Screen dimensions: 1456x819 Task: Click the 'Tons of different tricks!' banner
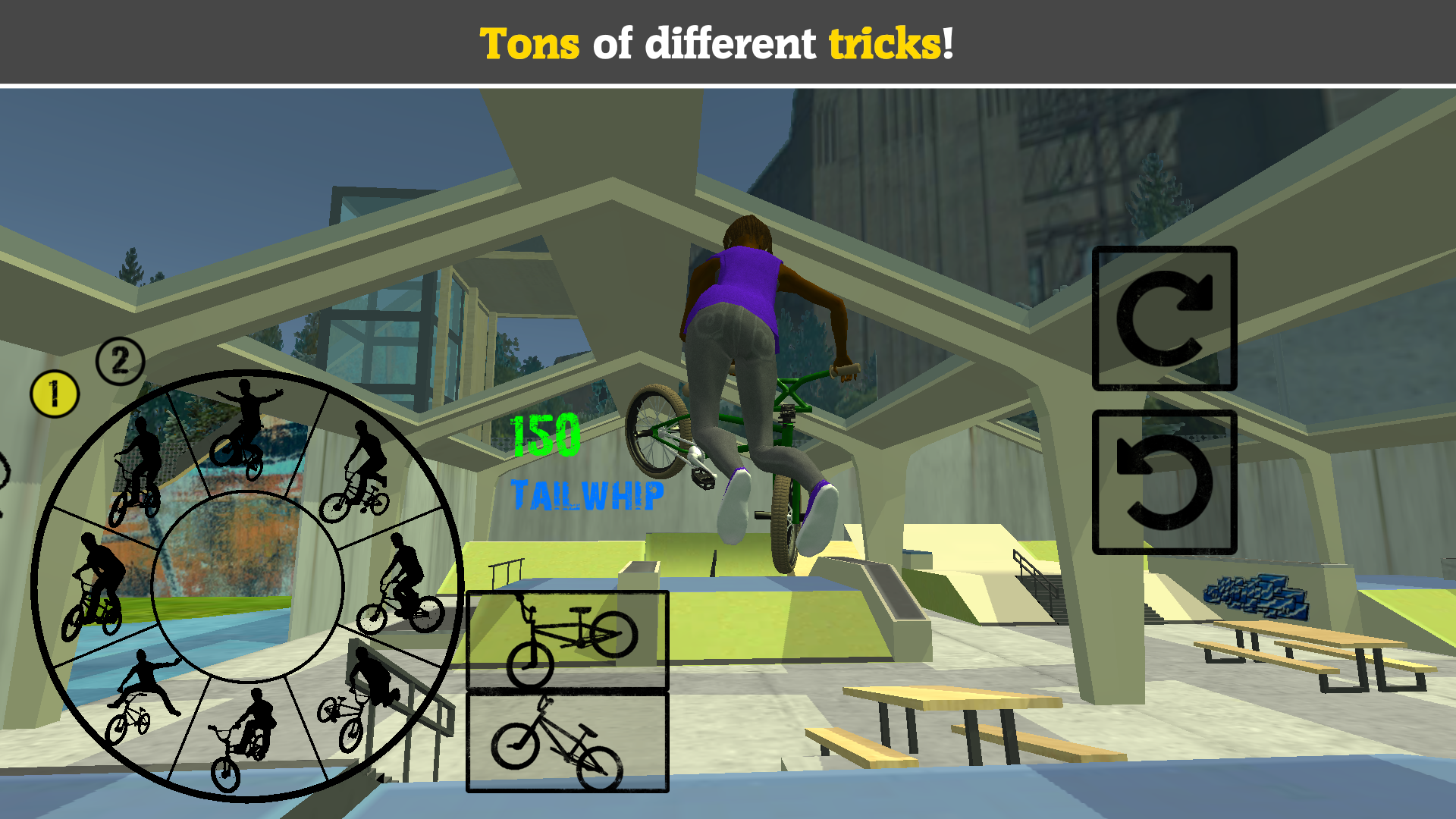pos(720,43)
